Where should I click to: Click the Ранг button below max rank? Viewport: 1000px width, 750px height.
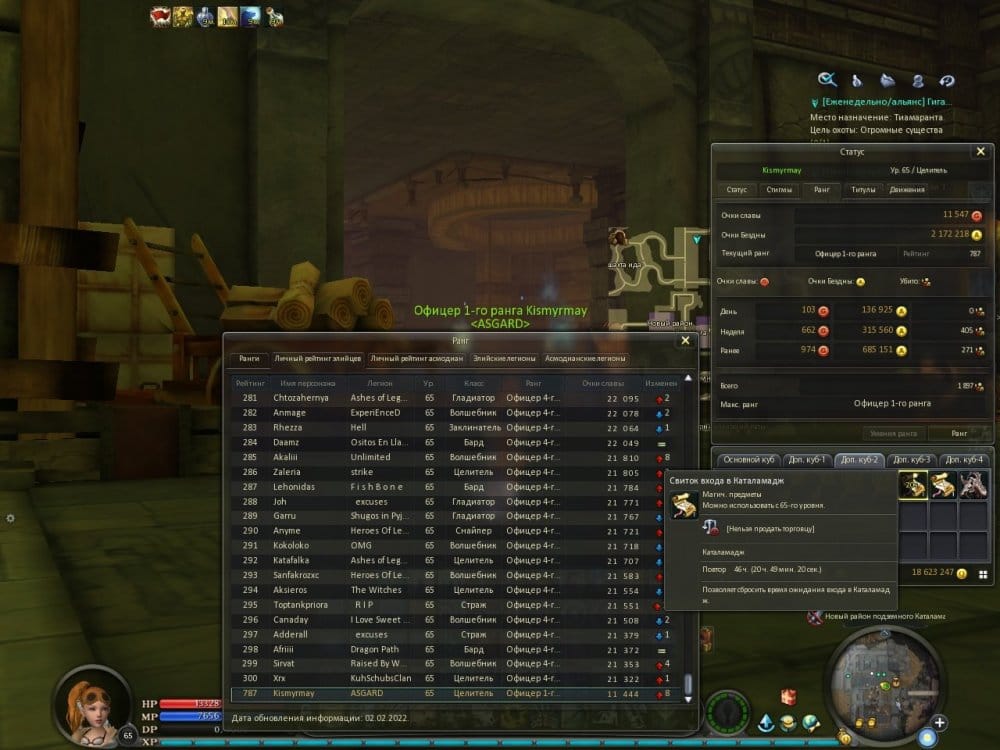(958, 433)
